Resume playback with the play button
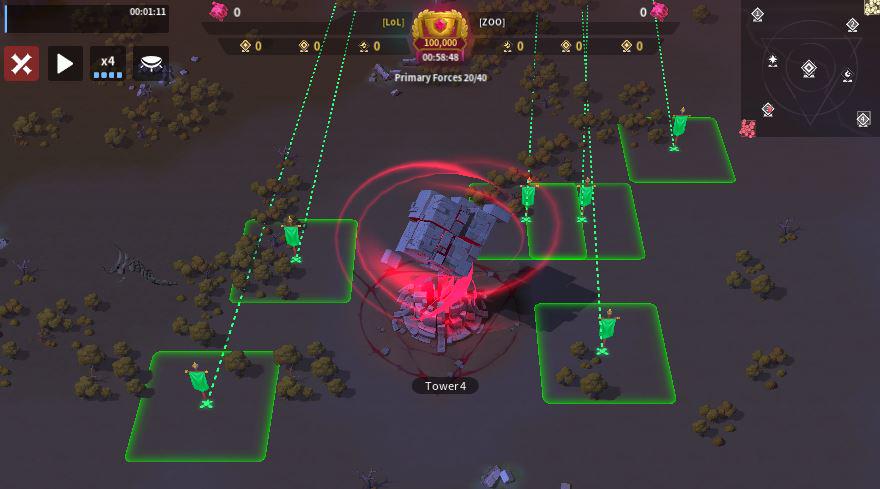880x489 pixels. (x=65, y=64)
